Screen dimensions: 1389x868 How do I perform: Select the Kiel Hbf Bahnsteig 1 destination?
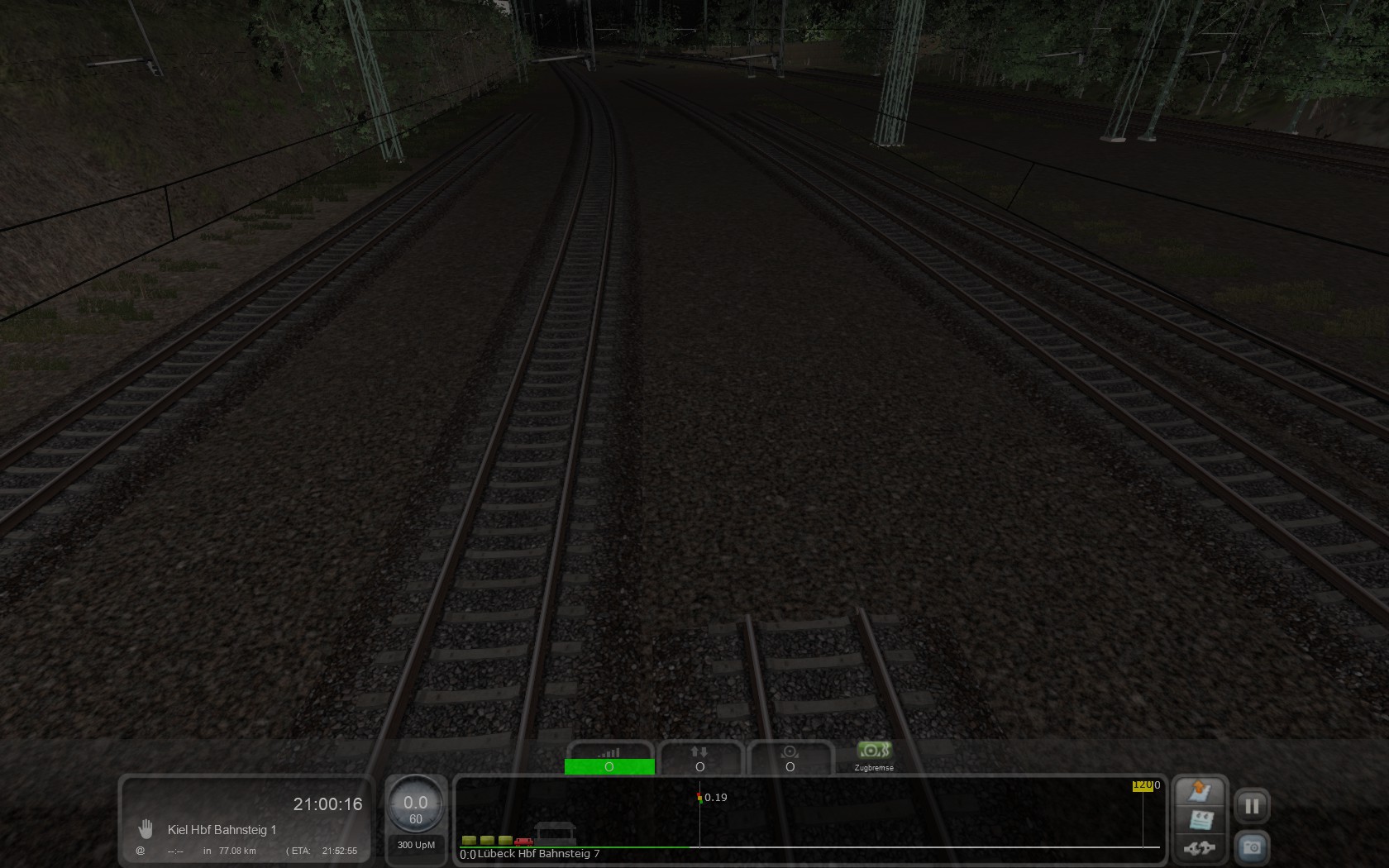point(222,830)
